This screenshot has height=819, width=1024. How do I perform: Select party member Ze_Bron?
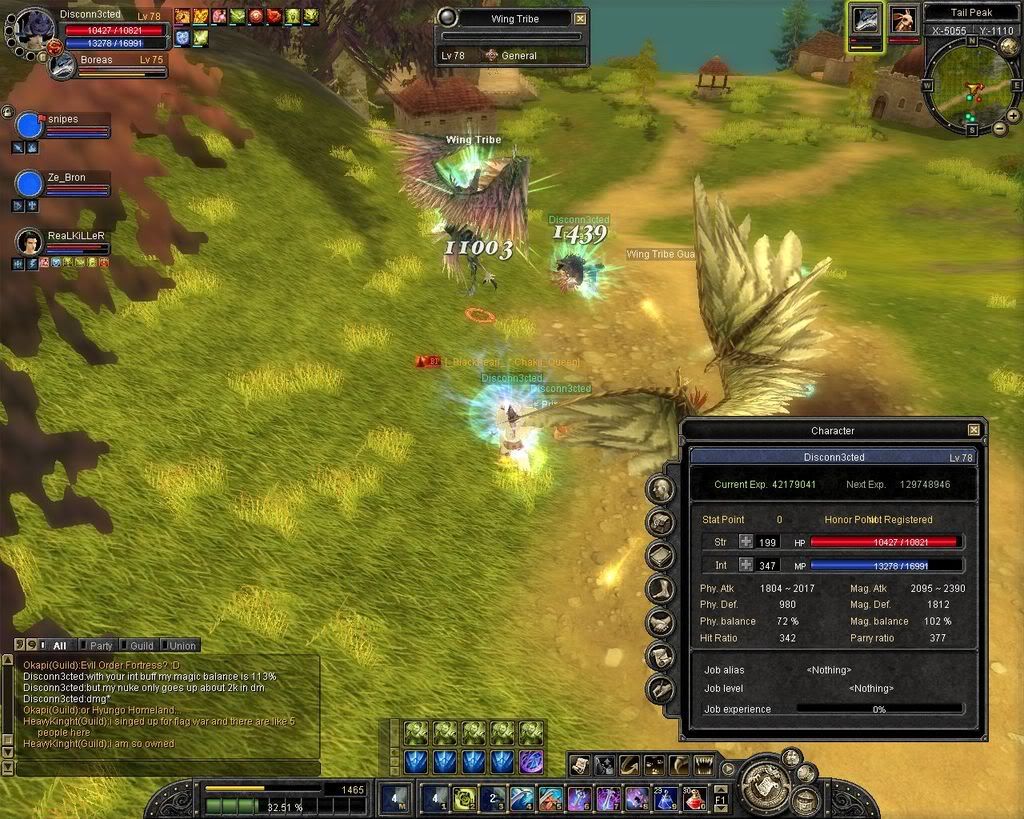pos(66,178)
